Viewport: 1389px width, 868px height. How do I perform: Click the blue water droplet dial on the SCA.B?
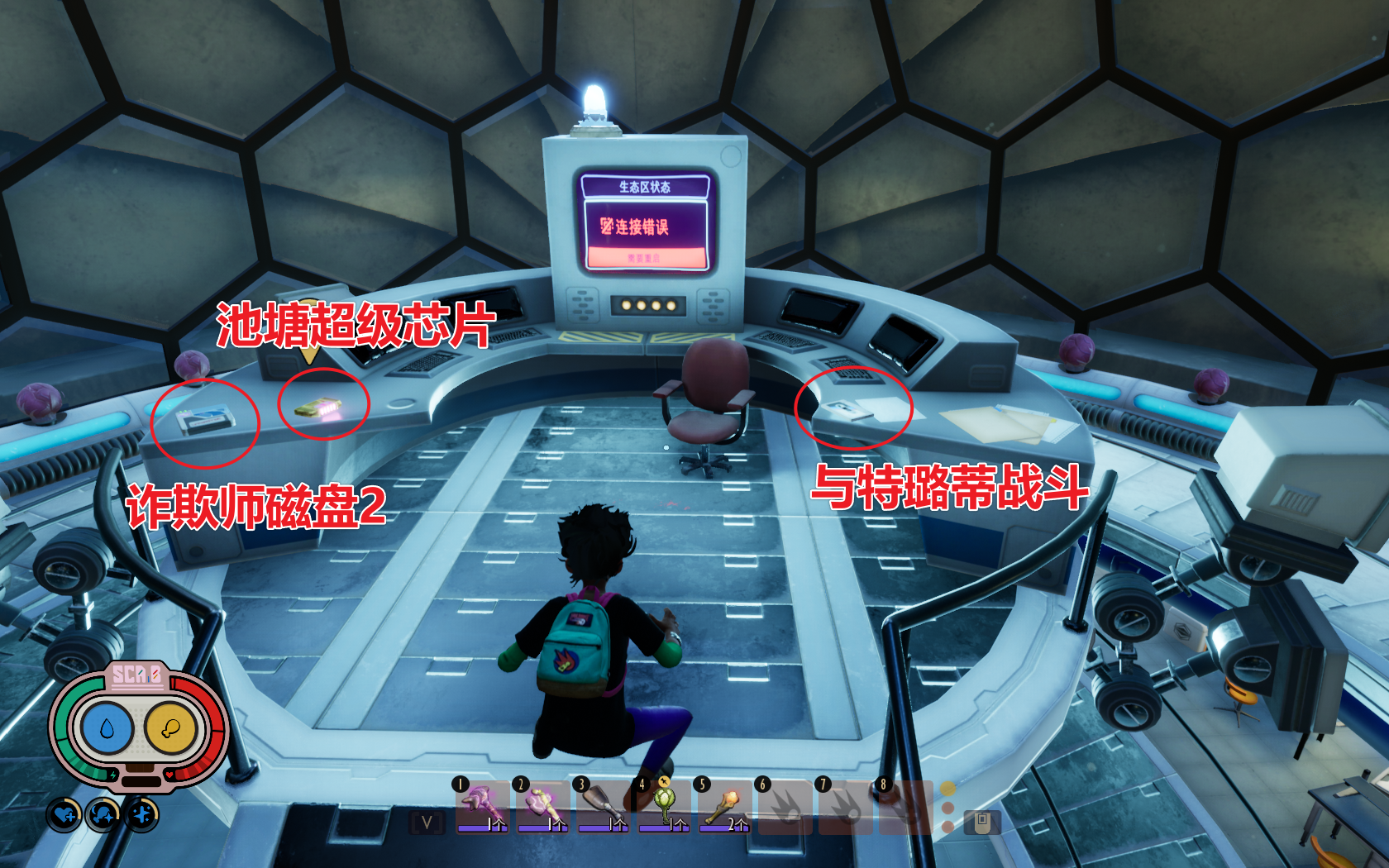106,727
